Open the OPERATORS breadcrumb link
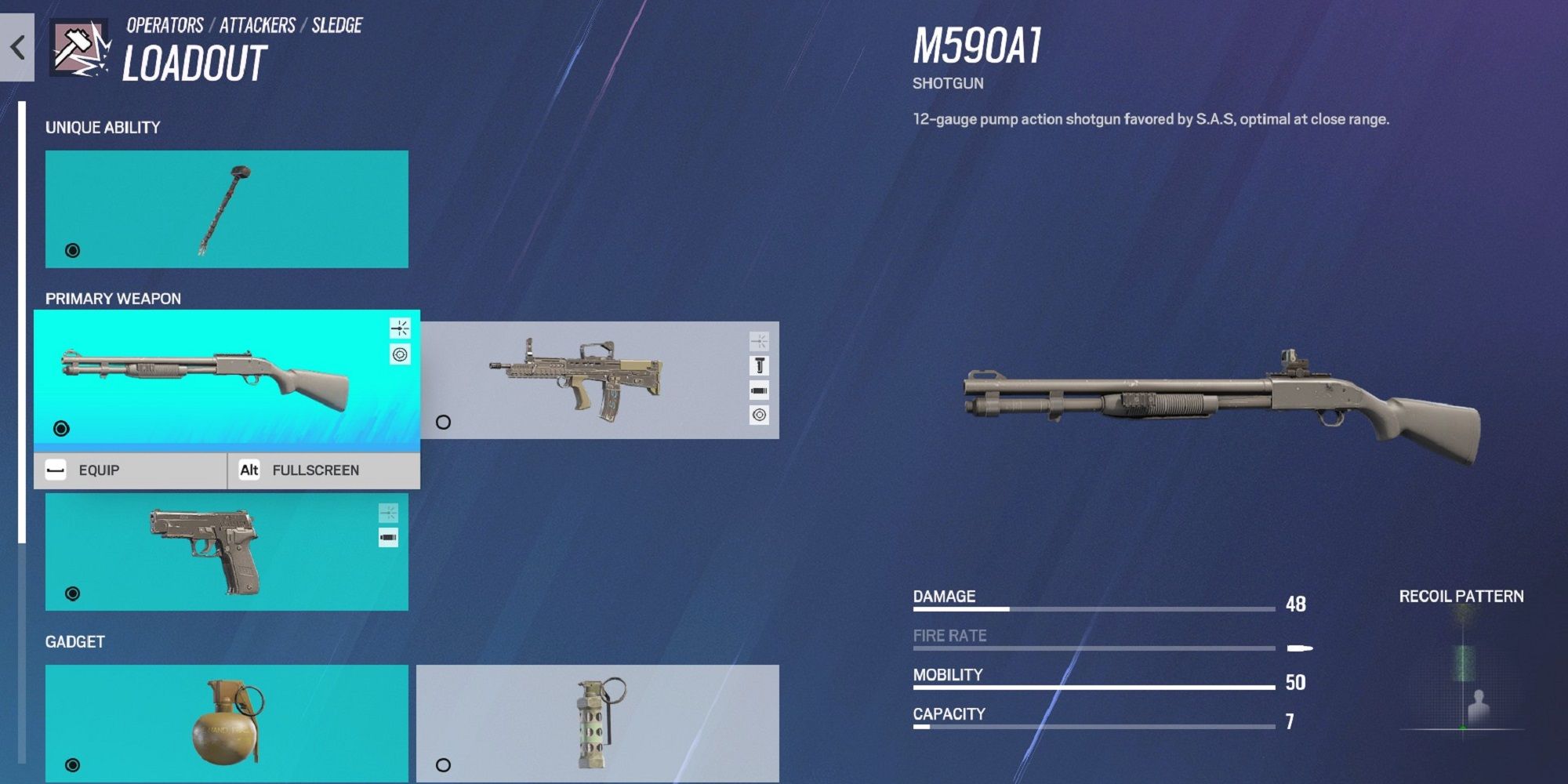This screenshot has width=1568, height=784. point(164,24)
